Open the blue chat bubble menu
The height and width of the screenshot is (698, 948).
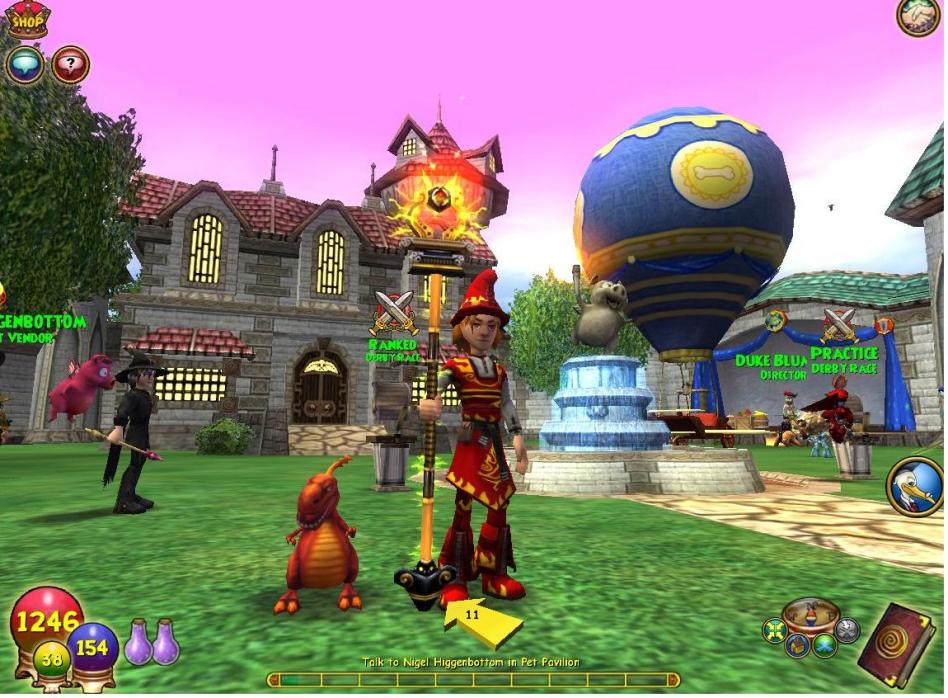click(24, 65)
